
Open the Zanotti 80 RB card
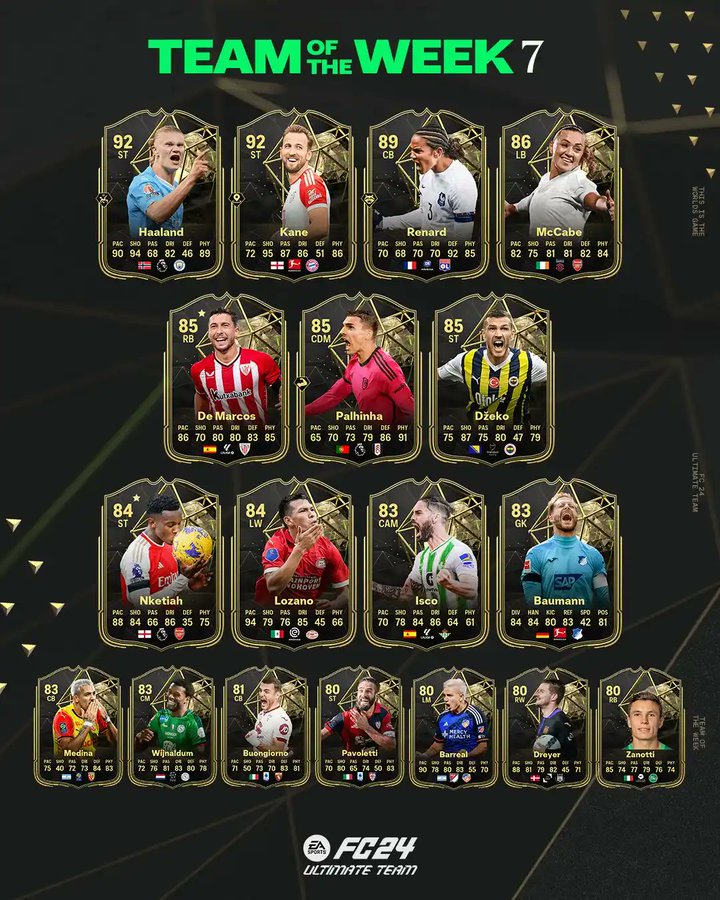tap(641, 727)
